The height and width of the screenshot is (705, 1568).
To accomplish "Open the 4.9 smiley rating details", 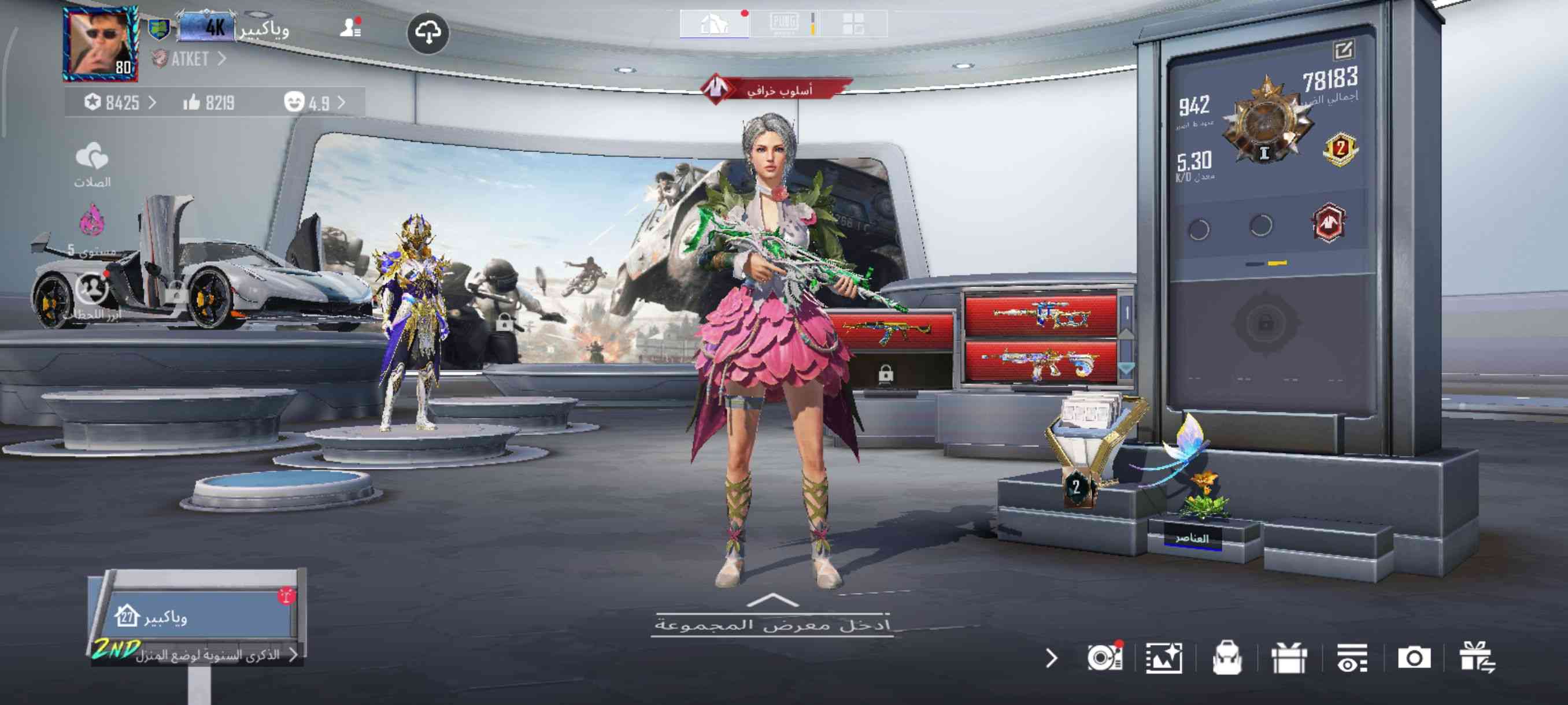I will click(314, 102).
